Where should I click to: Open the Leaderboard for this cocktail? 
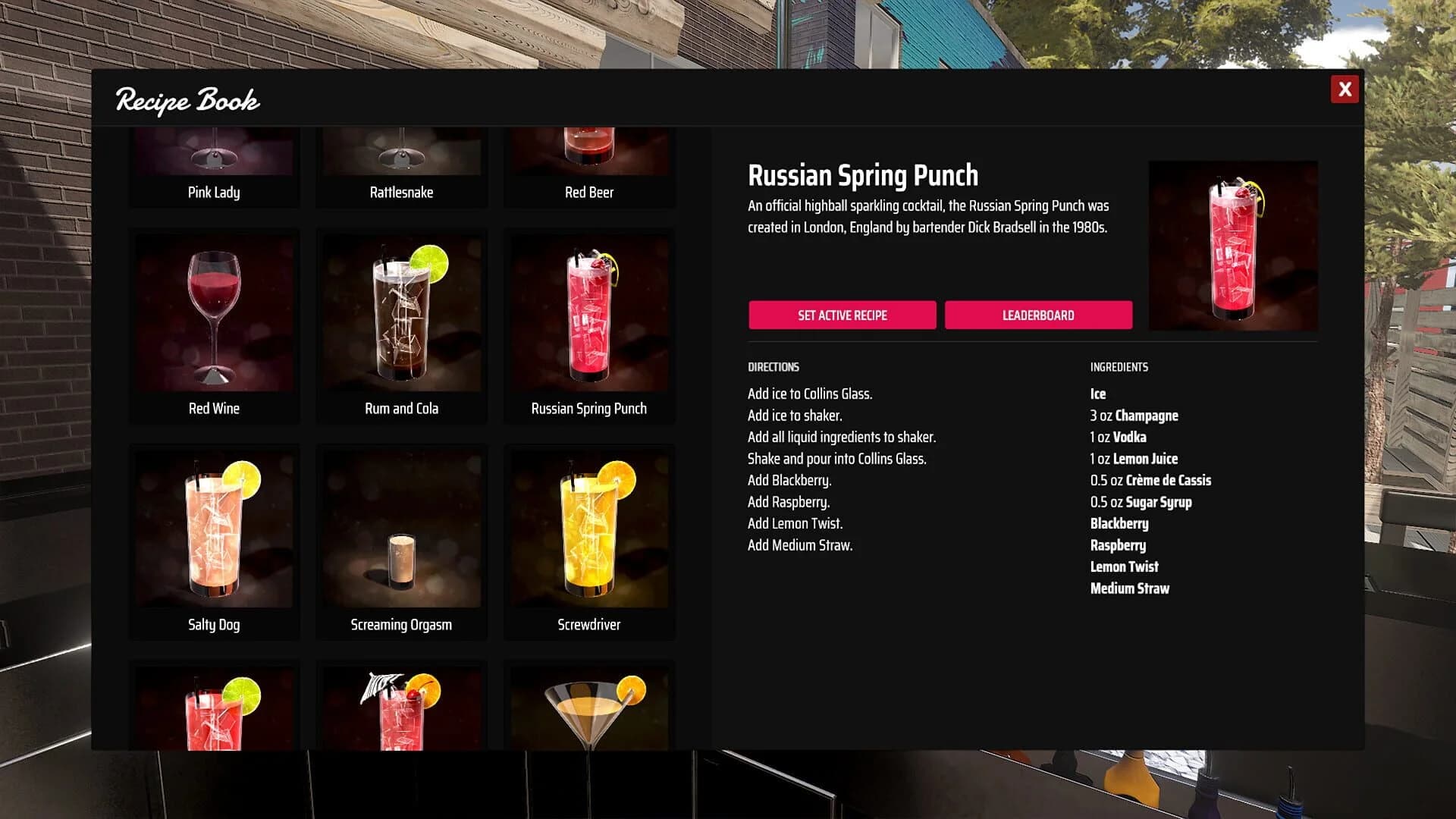tap(1037, 315)
